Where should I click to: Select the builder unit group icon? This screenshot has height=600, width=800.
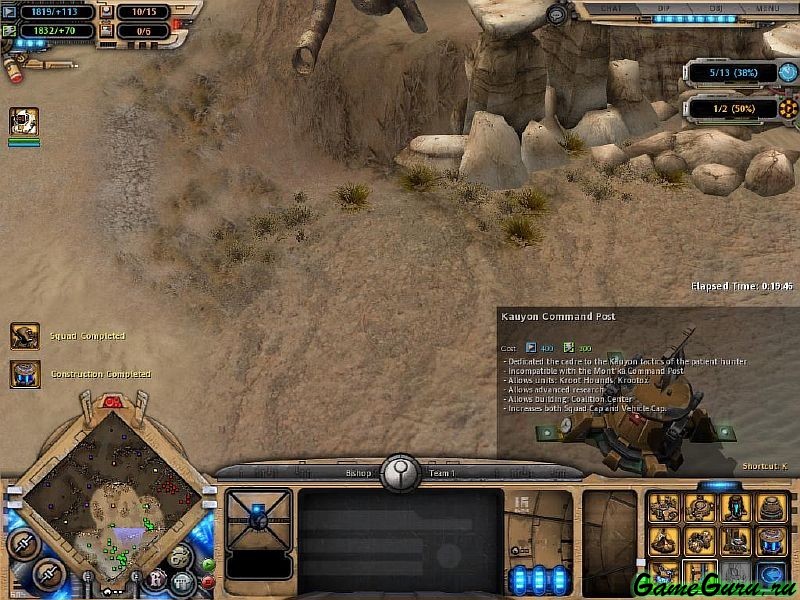24,122
